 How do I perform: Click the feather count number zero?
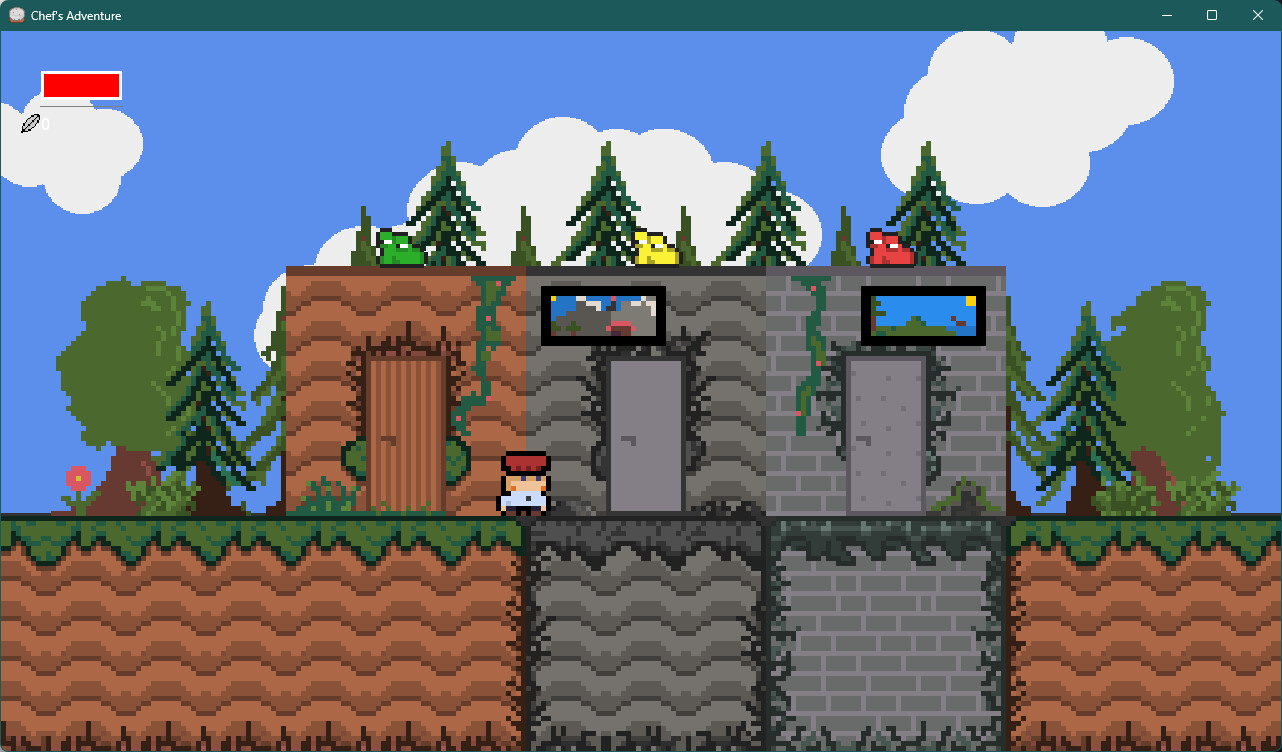pyautogui.click(x=44, y=123)
